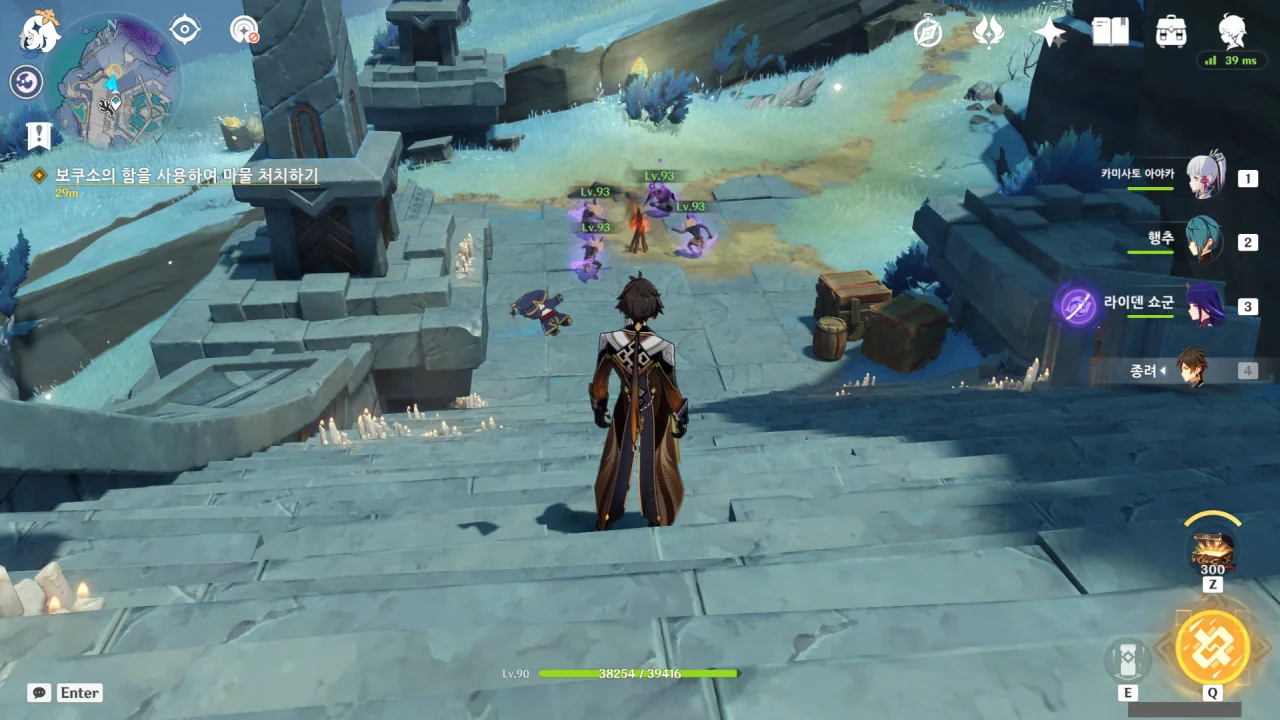The height and width of the screenshot is (720, 1280).
Task: Click the purple swirl icon beside the minimap
Action: coord(26,82)
